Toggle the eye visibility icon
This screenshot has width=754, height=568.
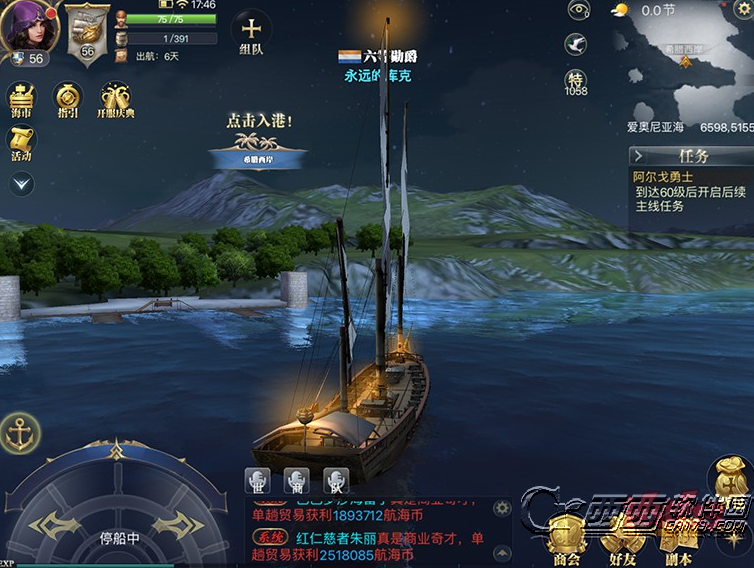(x=578, y=10)
